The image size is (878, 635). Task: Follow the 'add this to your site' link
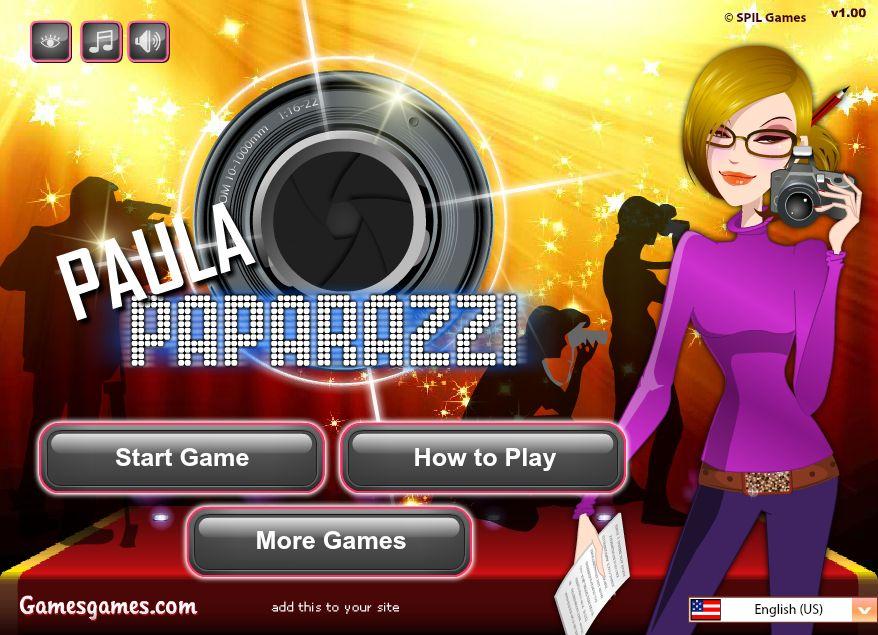(335, 607)
